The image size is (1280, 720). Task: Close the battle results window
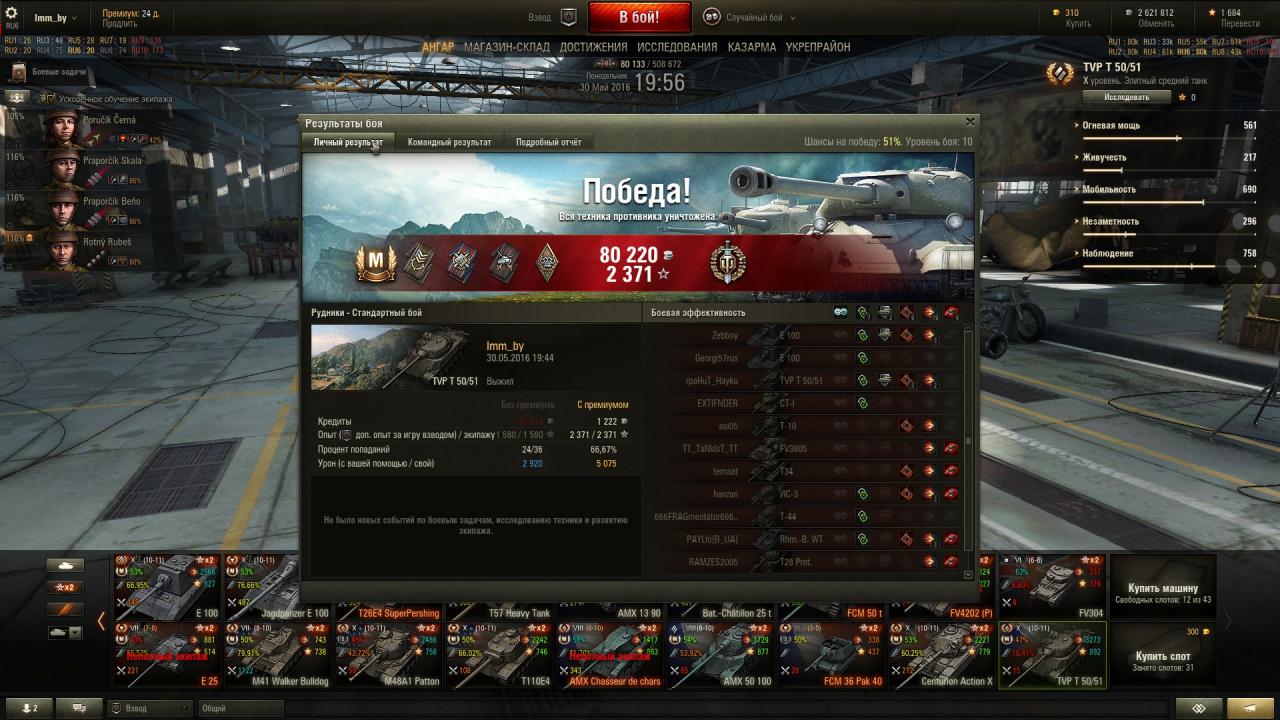[x=969, y=122]
